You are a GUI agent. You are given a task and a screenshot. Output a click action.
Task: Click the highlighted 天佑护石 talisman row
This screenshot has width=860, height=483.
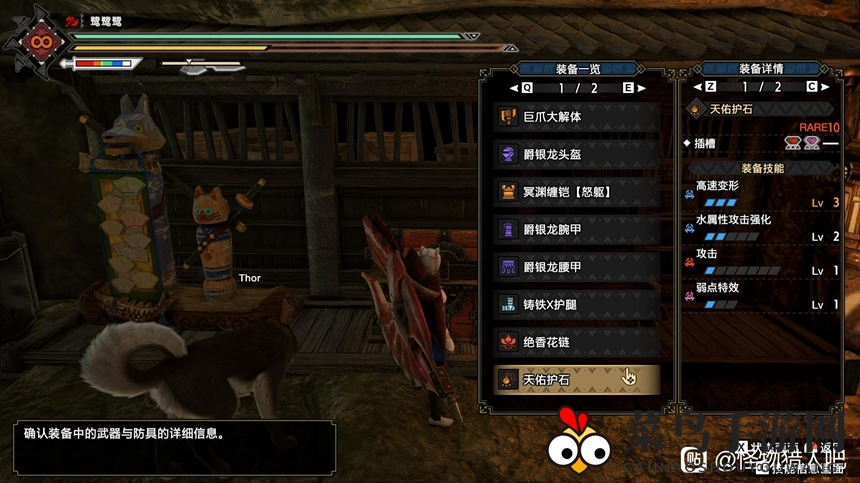point(576,379)
